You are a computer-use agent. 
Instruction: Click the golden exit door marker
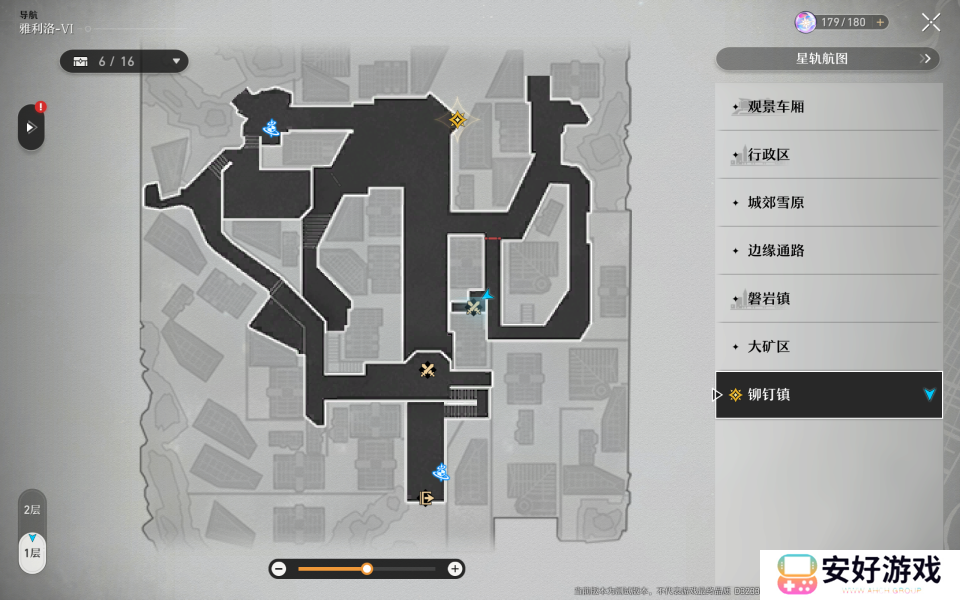(x=426, y=497)
